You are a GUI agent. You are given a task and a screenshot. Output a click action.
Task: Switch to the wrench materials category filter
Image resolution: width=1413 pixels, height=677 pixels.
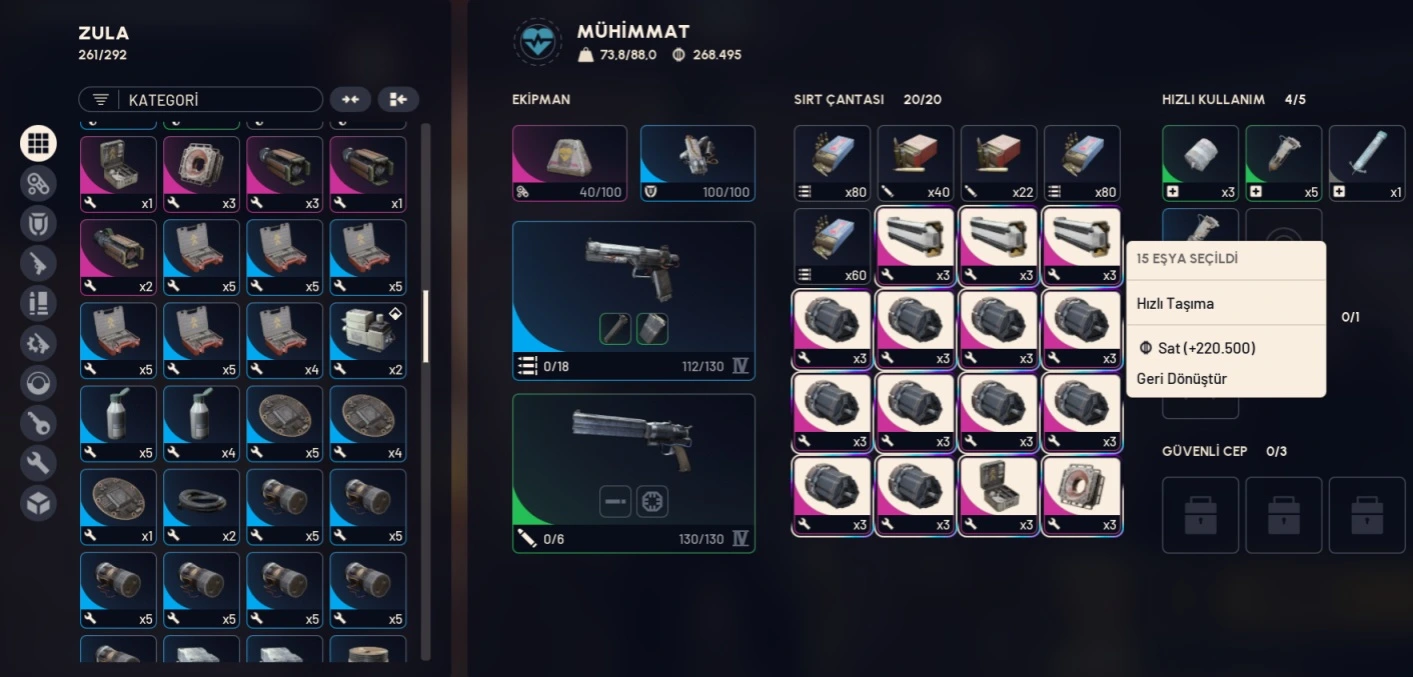[x=38, y=463]
